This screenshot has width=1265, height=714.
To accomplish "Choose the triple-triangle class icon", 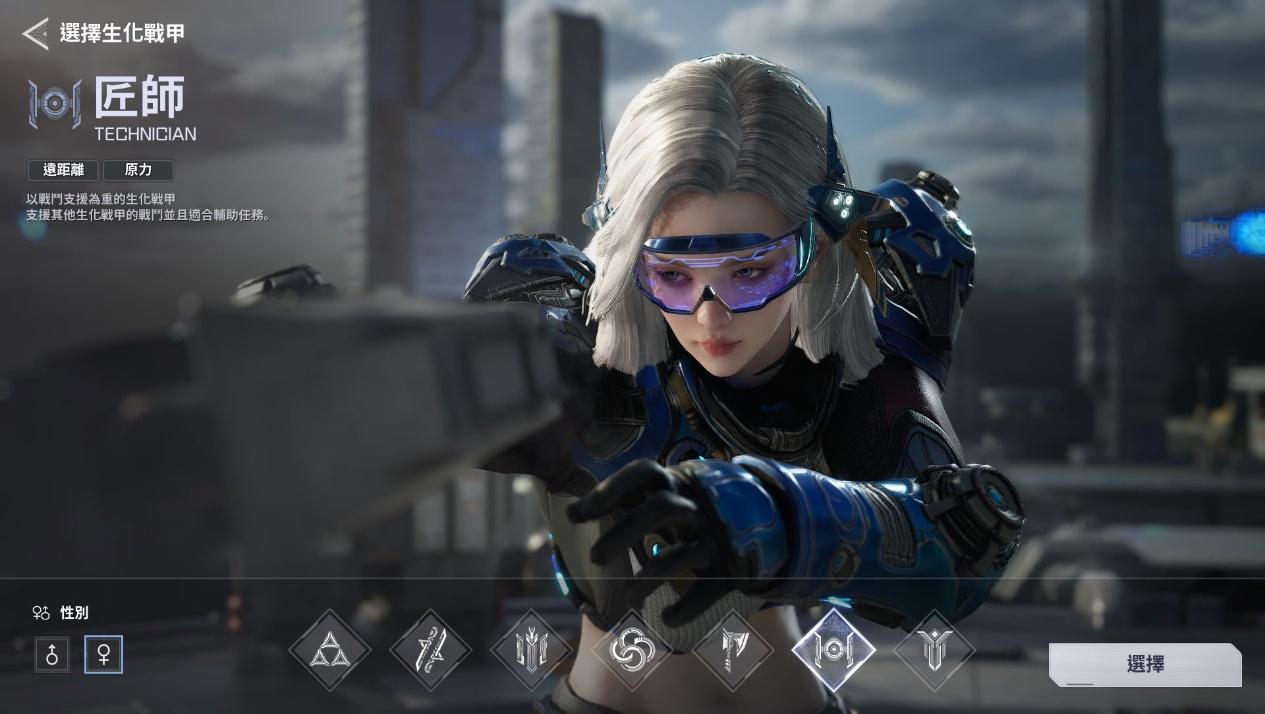I will coord(329,650).
